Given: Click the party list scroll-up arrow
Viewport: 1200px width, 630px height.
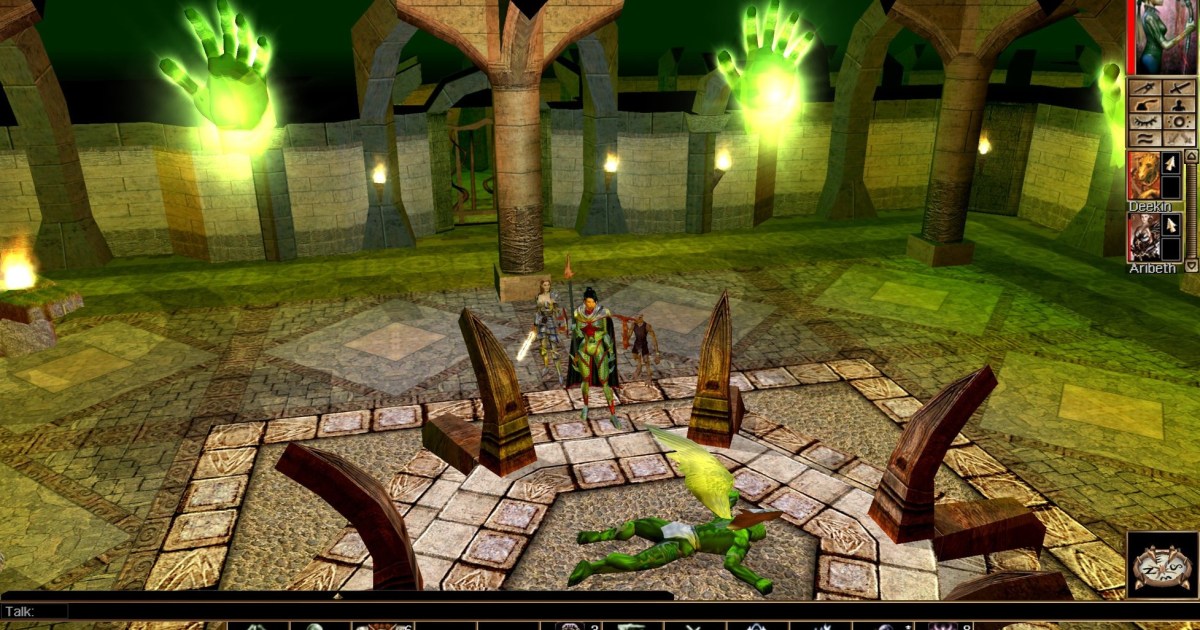Looking at the screenshot, I should (1190, 157).
